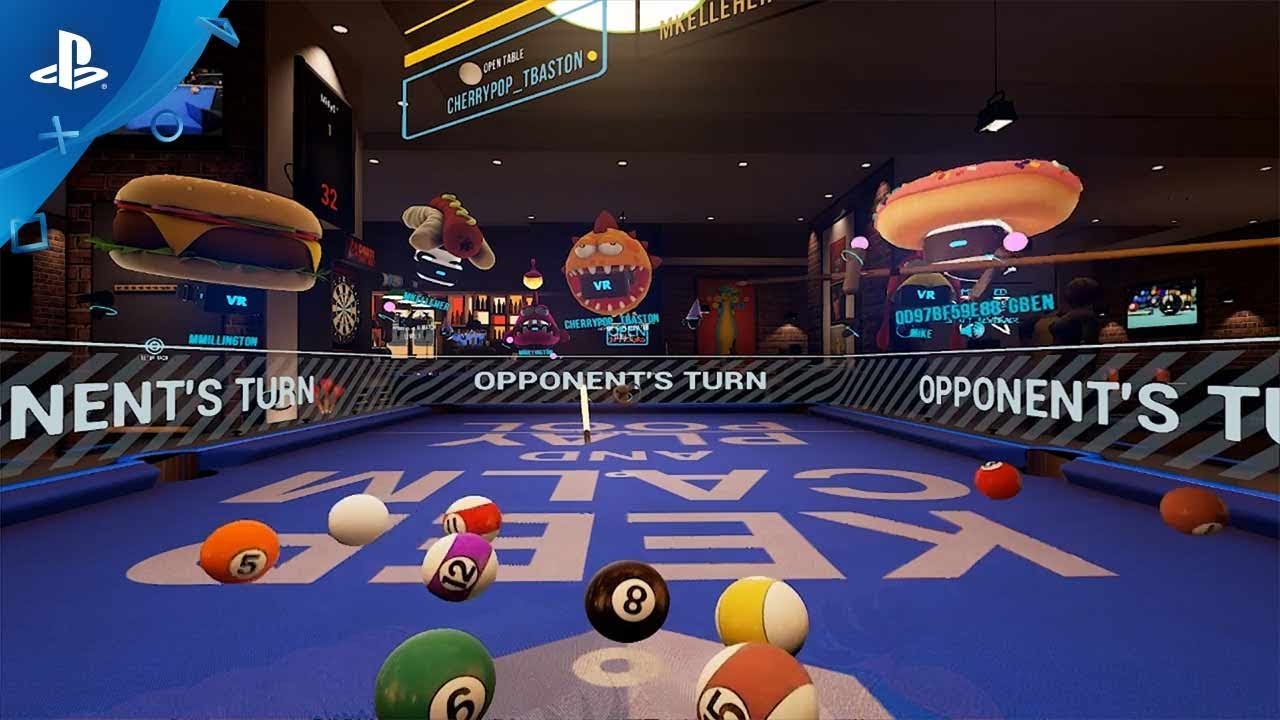The width and height of the screenshot is (1280, 720).
Task: Expand MKELLEHER's nameplate above the bar
Action: tap(425, 302)
